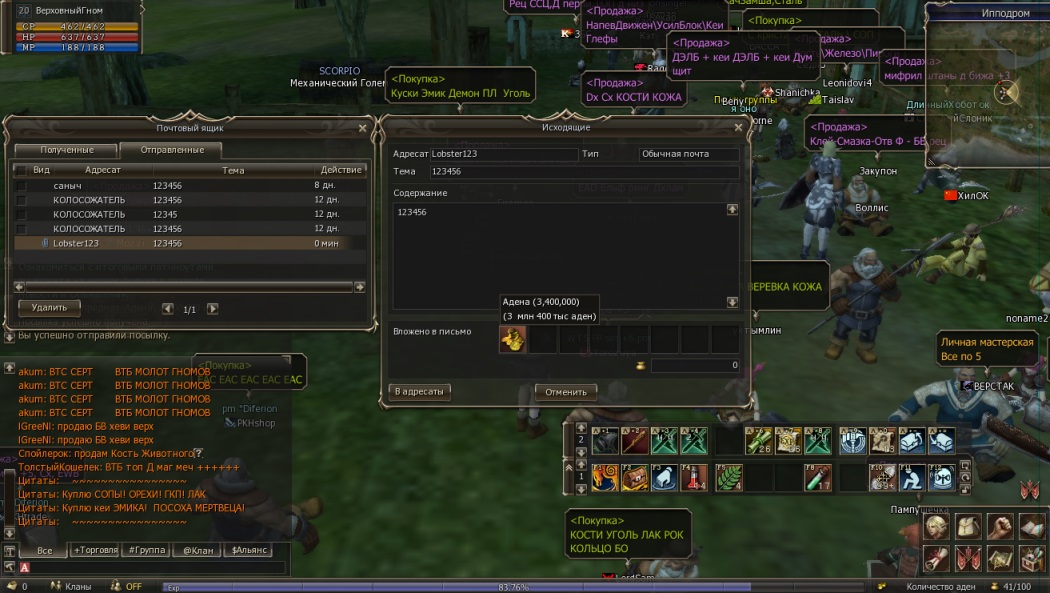This screenshot has height=593, width=1050.
Task: Click the Удалить button in the mailbox
Action: coord(49,308)
